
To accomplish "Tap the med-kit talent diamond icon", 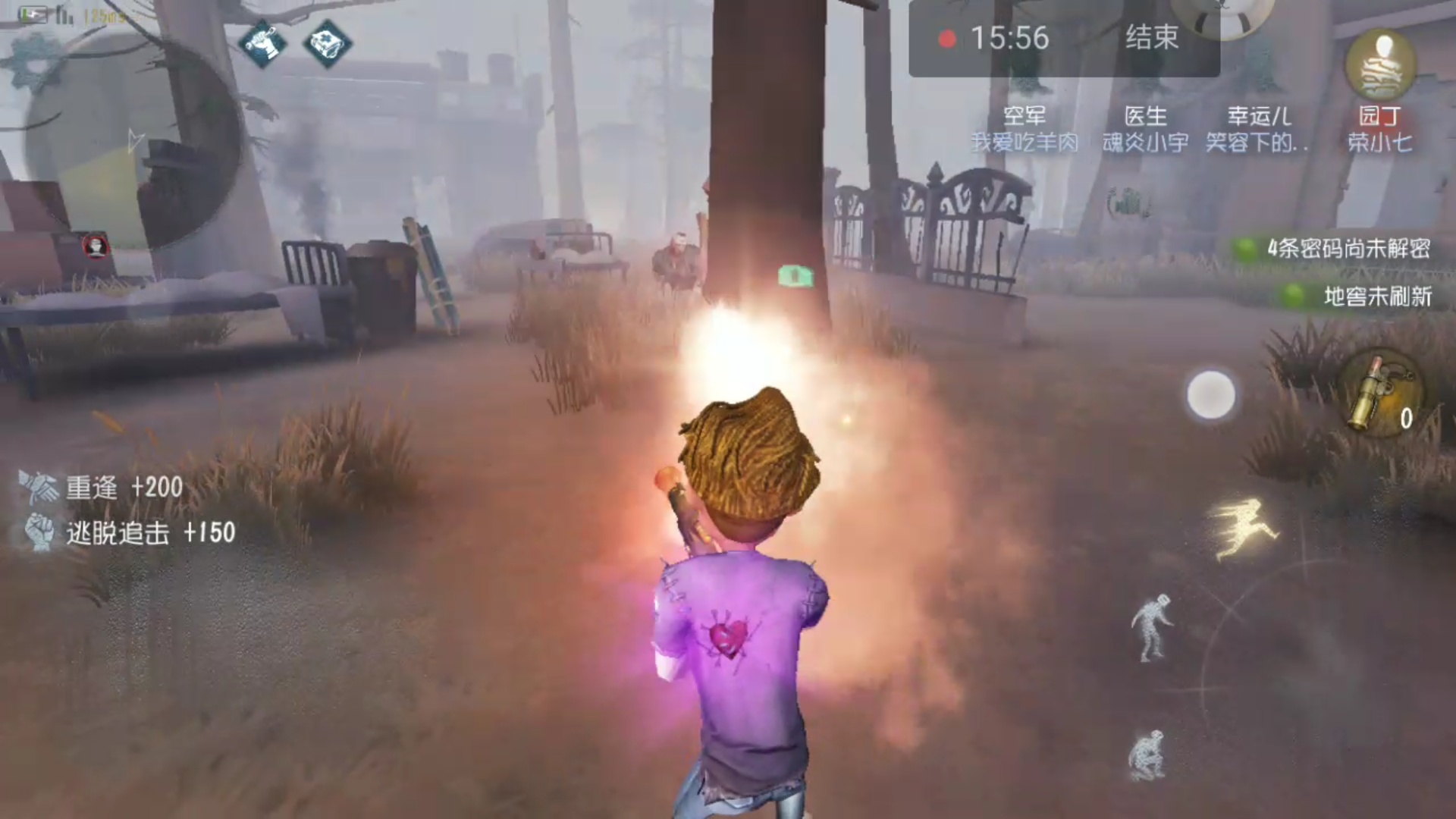I will point(325,42).
